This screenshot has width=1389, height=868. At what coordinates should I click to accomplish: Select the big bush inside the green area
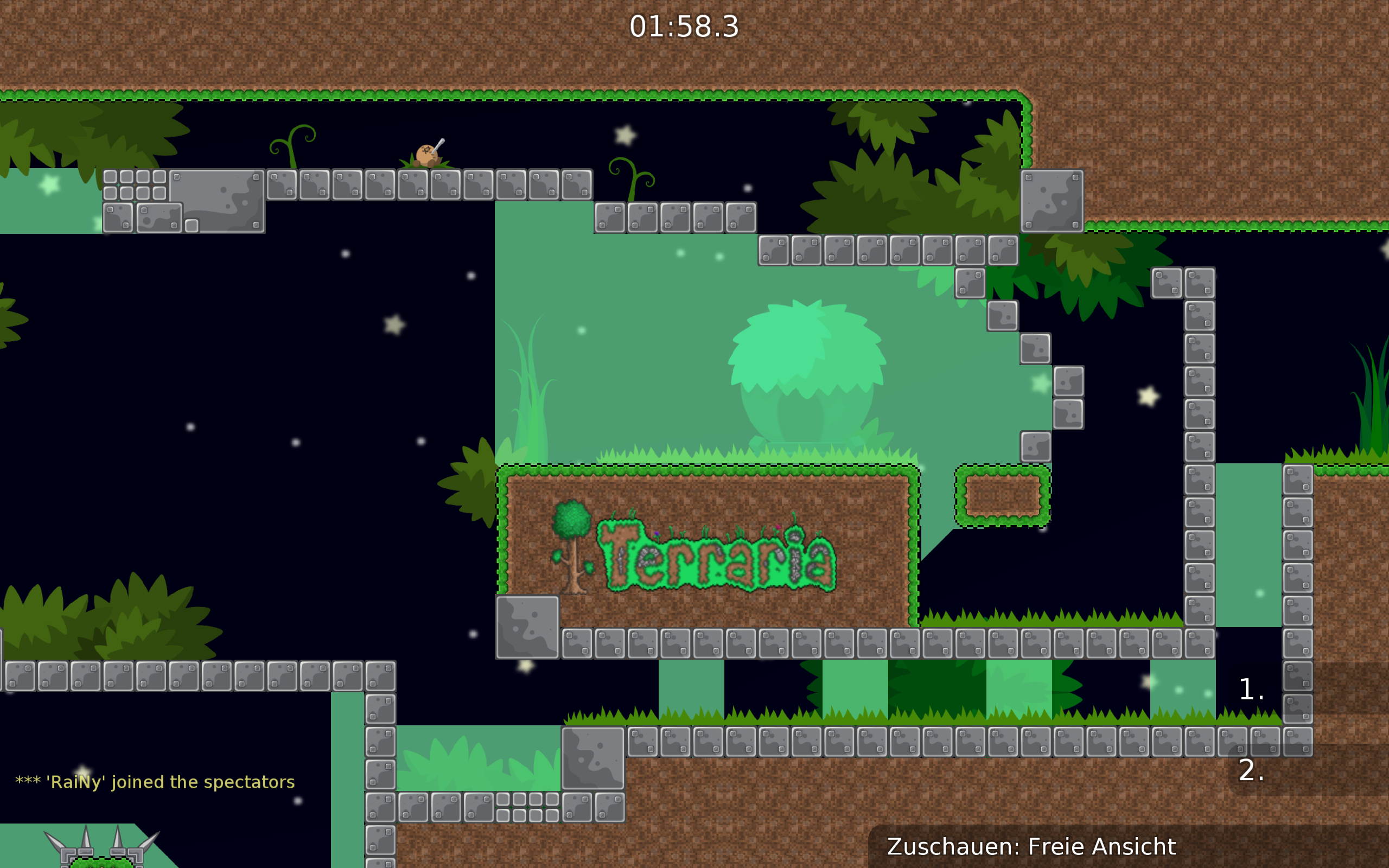click(x=804, y=367)
